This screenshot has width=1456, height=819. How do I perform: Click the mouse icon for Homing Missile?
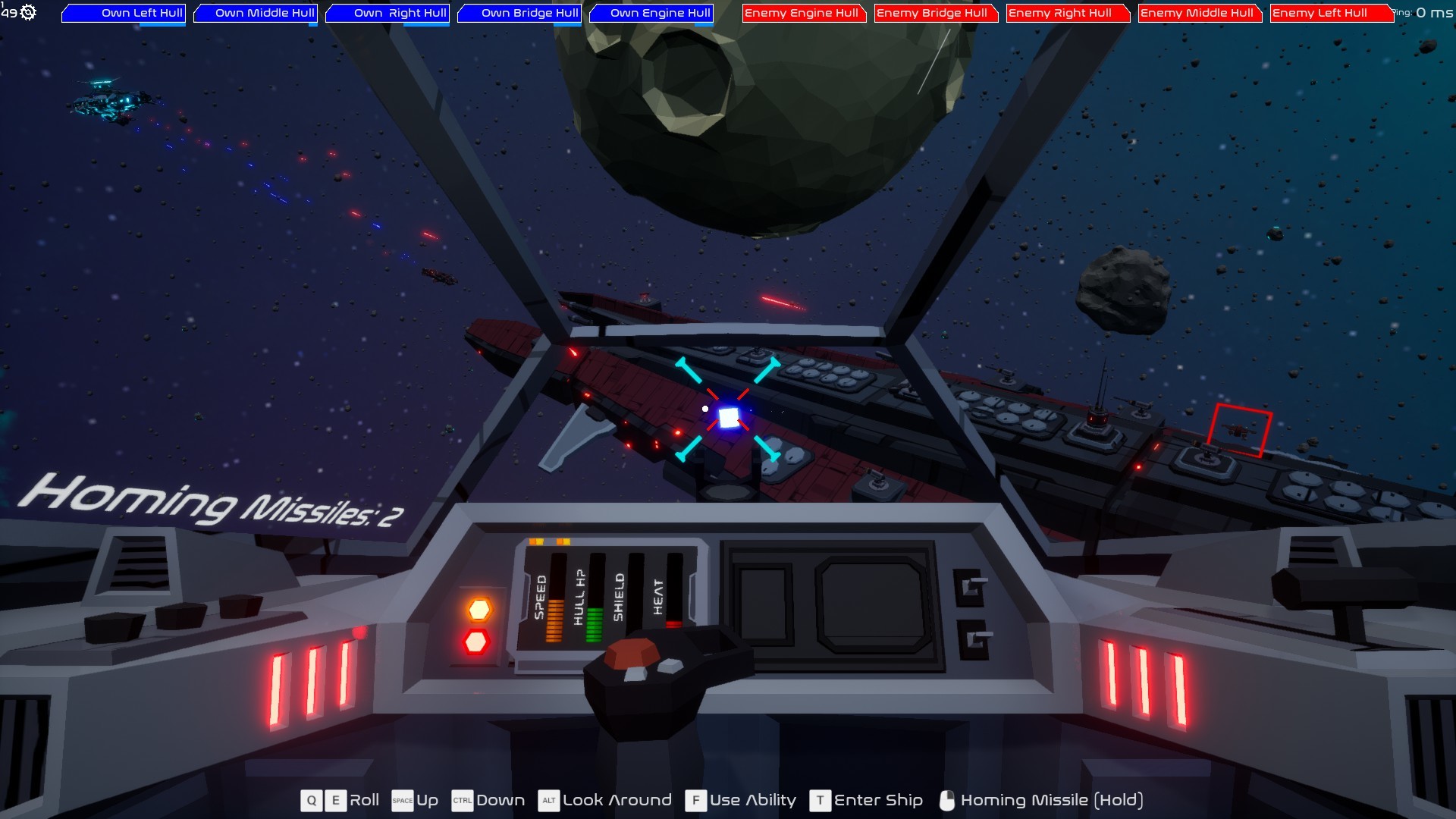point(946,800)
